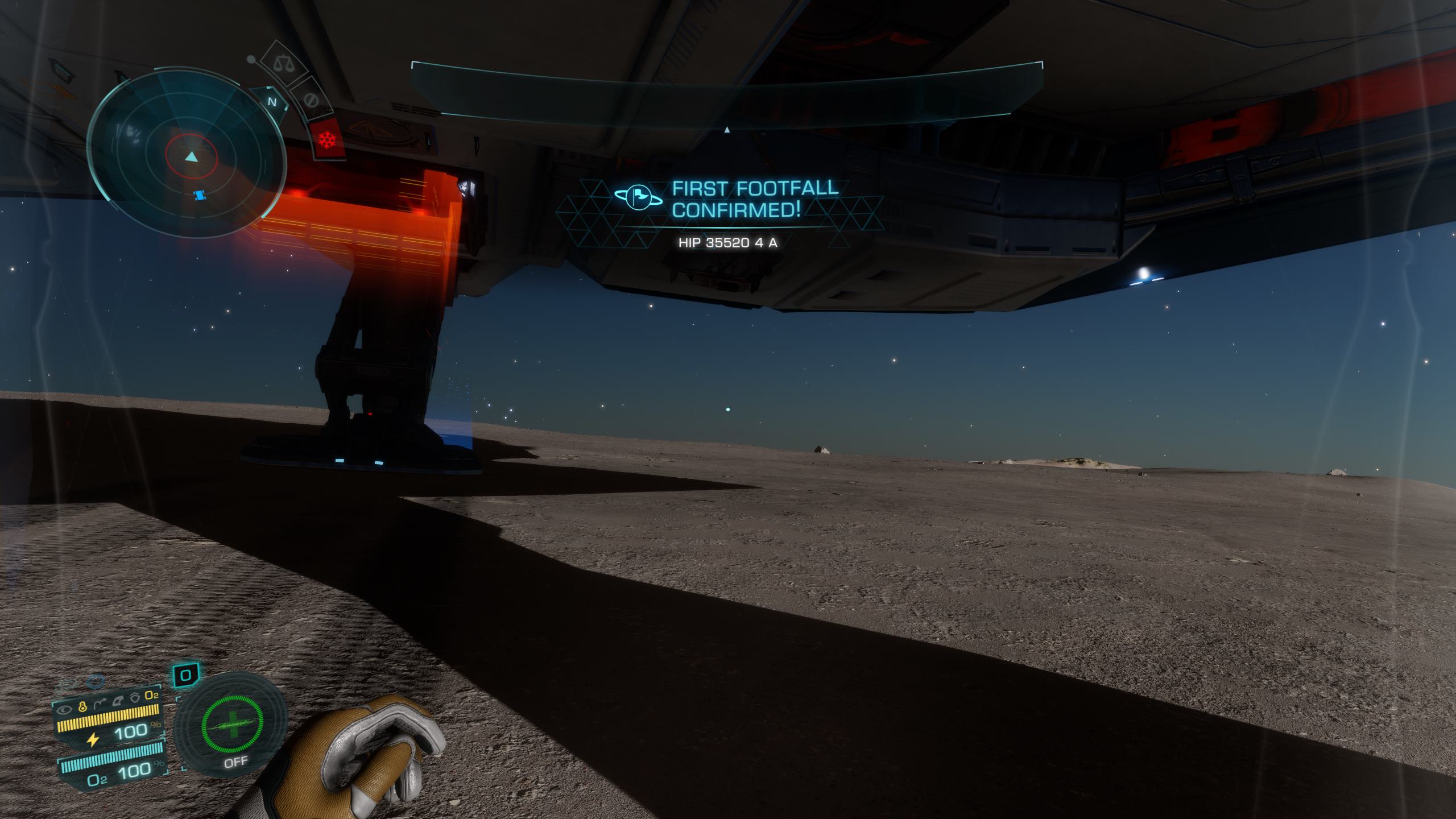
Task: Click the yellow O2 life-support icon
Action: coord(151,696)
